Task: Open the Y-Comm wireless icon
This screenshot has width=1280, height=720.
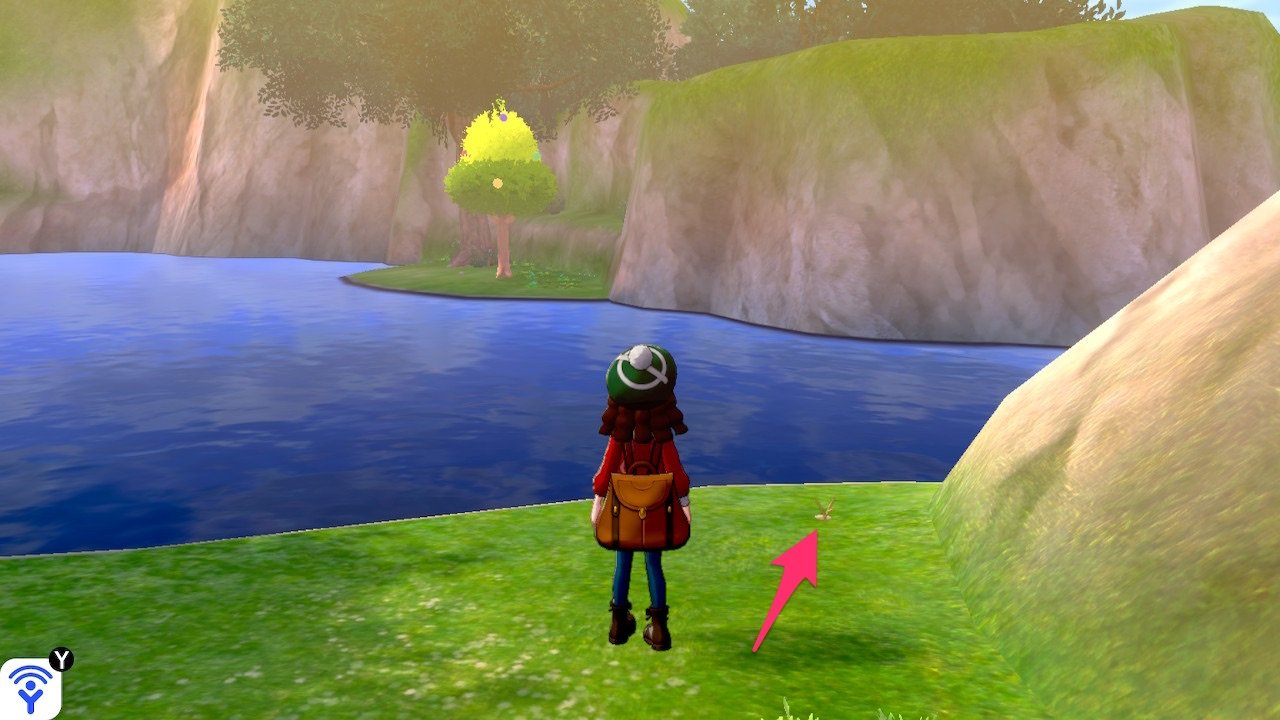Action: click(30, 688)
